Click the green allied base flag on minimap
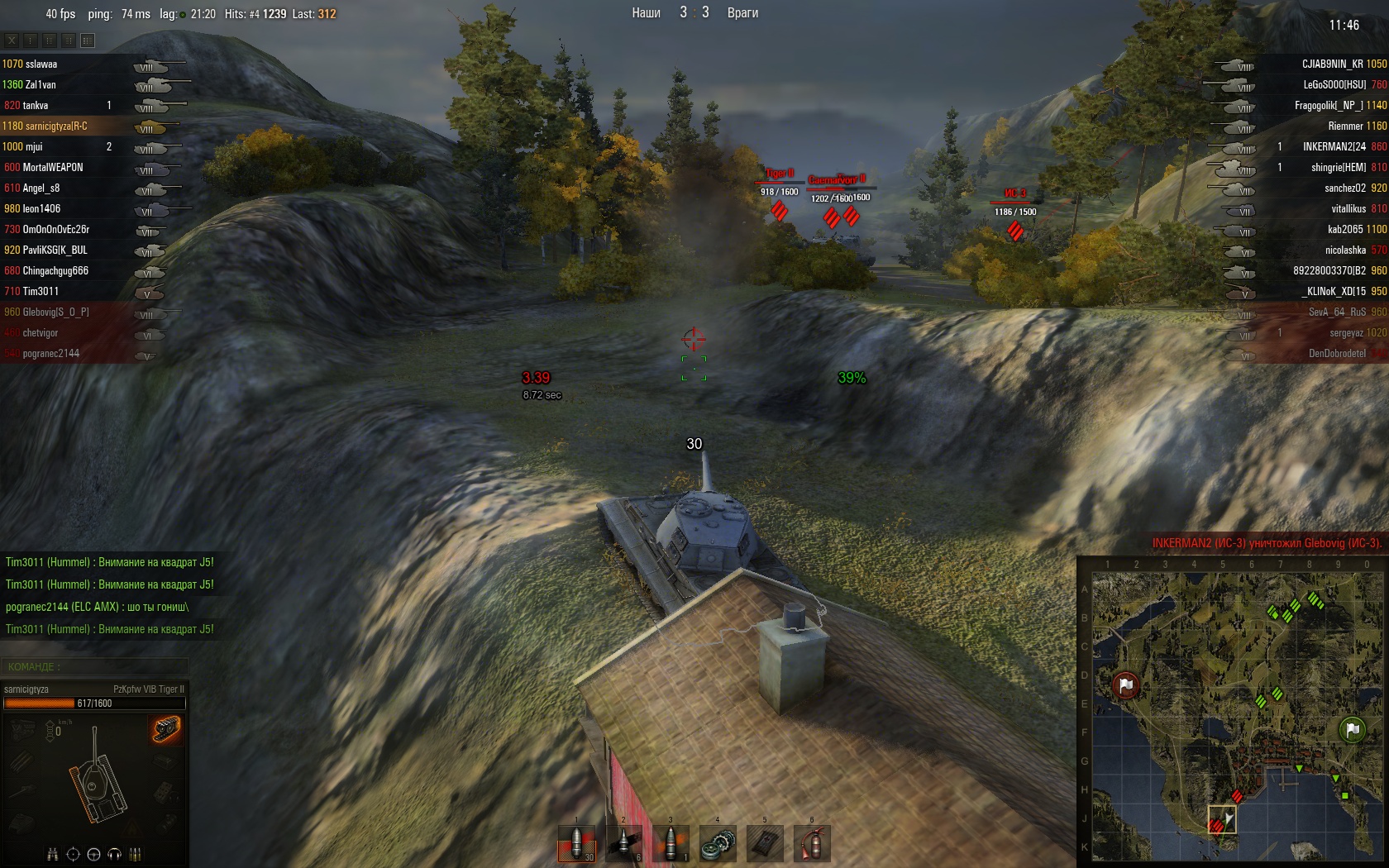The width and height of the screenshot is (1389, 868). 1352,729
